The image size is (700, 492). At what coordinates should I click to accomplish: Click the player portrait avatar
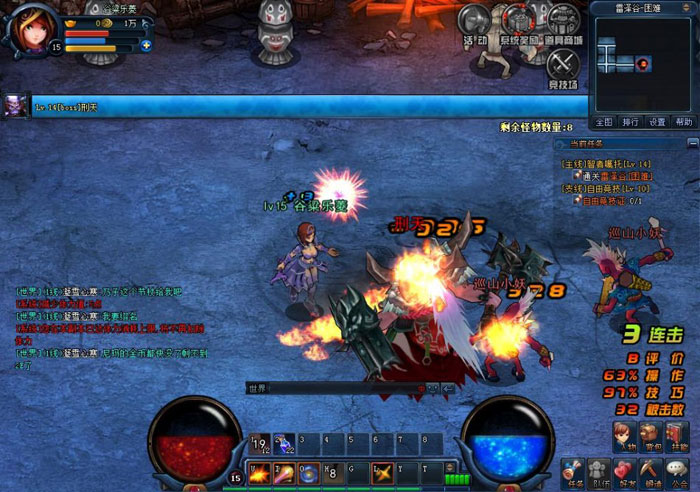[29, 28]
